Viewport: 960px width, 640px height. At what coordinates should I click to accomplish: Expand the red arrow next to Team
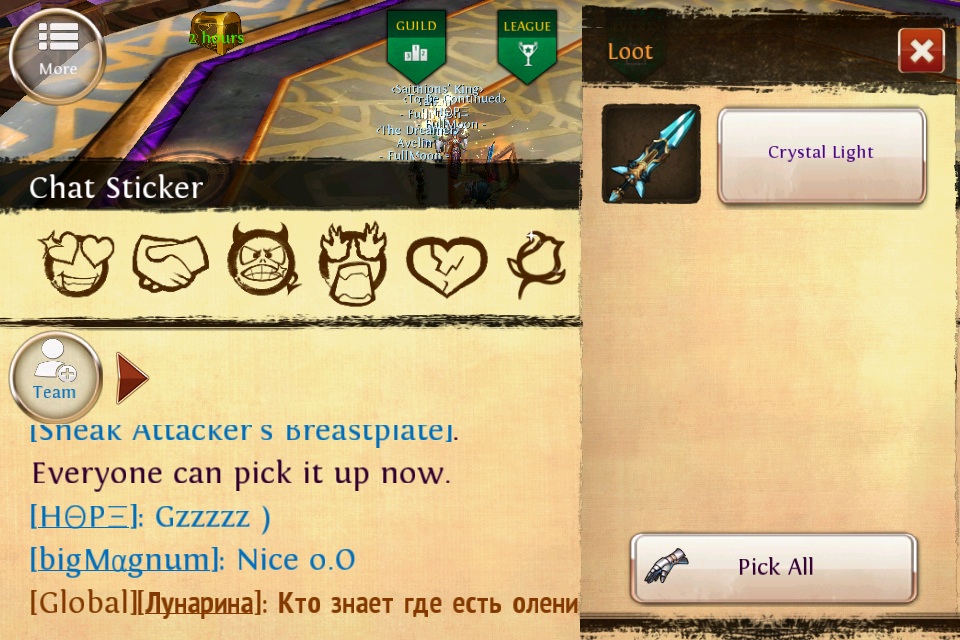pos(131,378)
